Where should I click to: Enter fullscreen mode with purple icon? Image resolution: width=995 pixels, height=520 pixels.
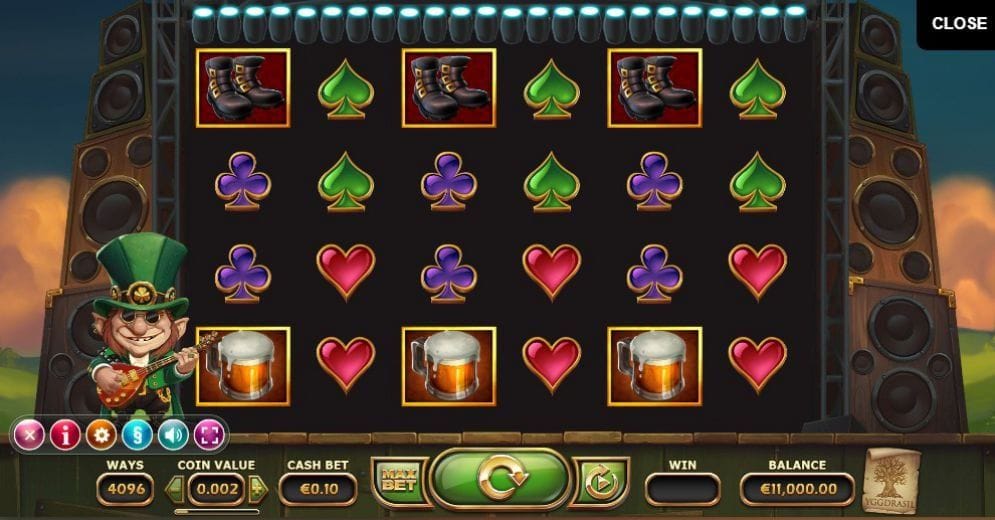pyautogui.click(x=209, y=435)
